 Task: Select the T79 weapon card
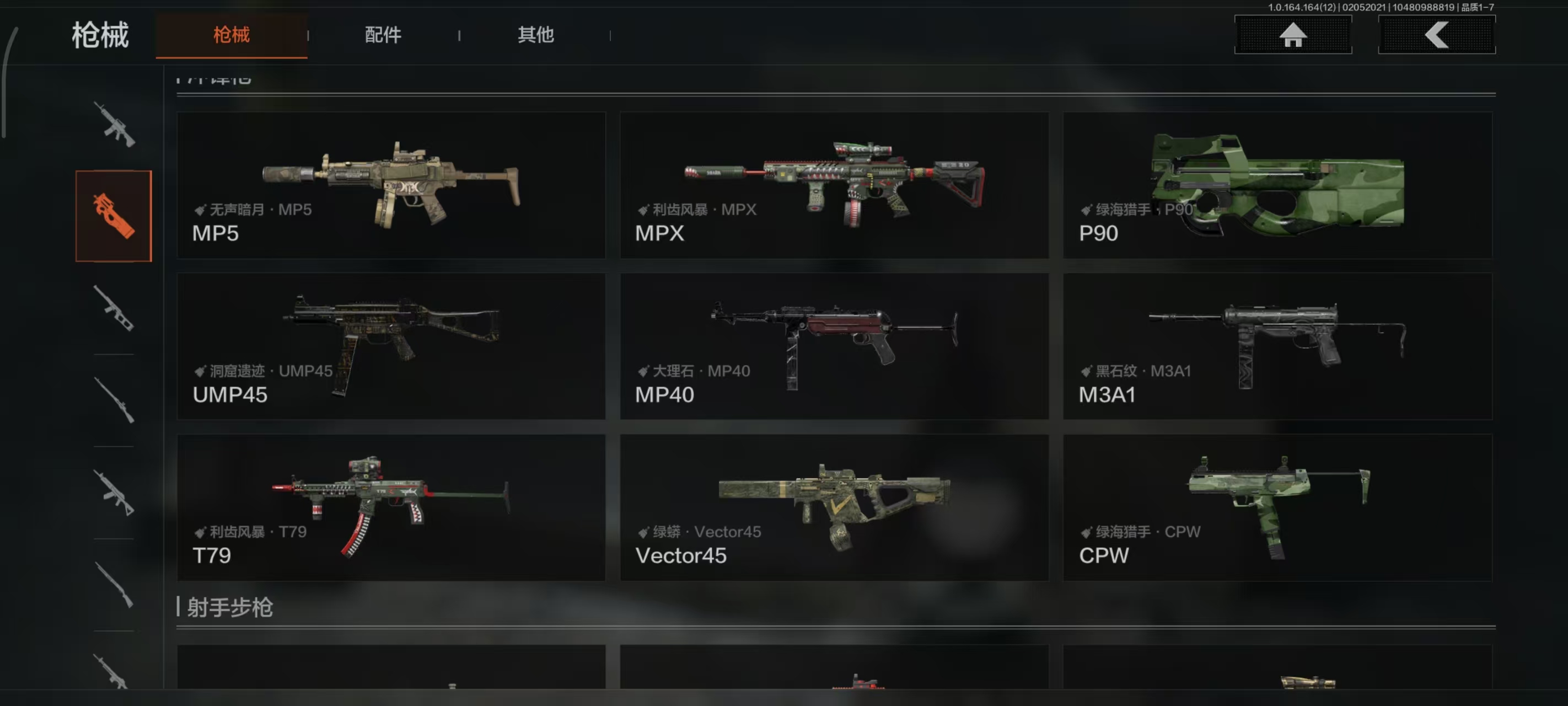391,507
